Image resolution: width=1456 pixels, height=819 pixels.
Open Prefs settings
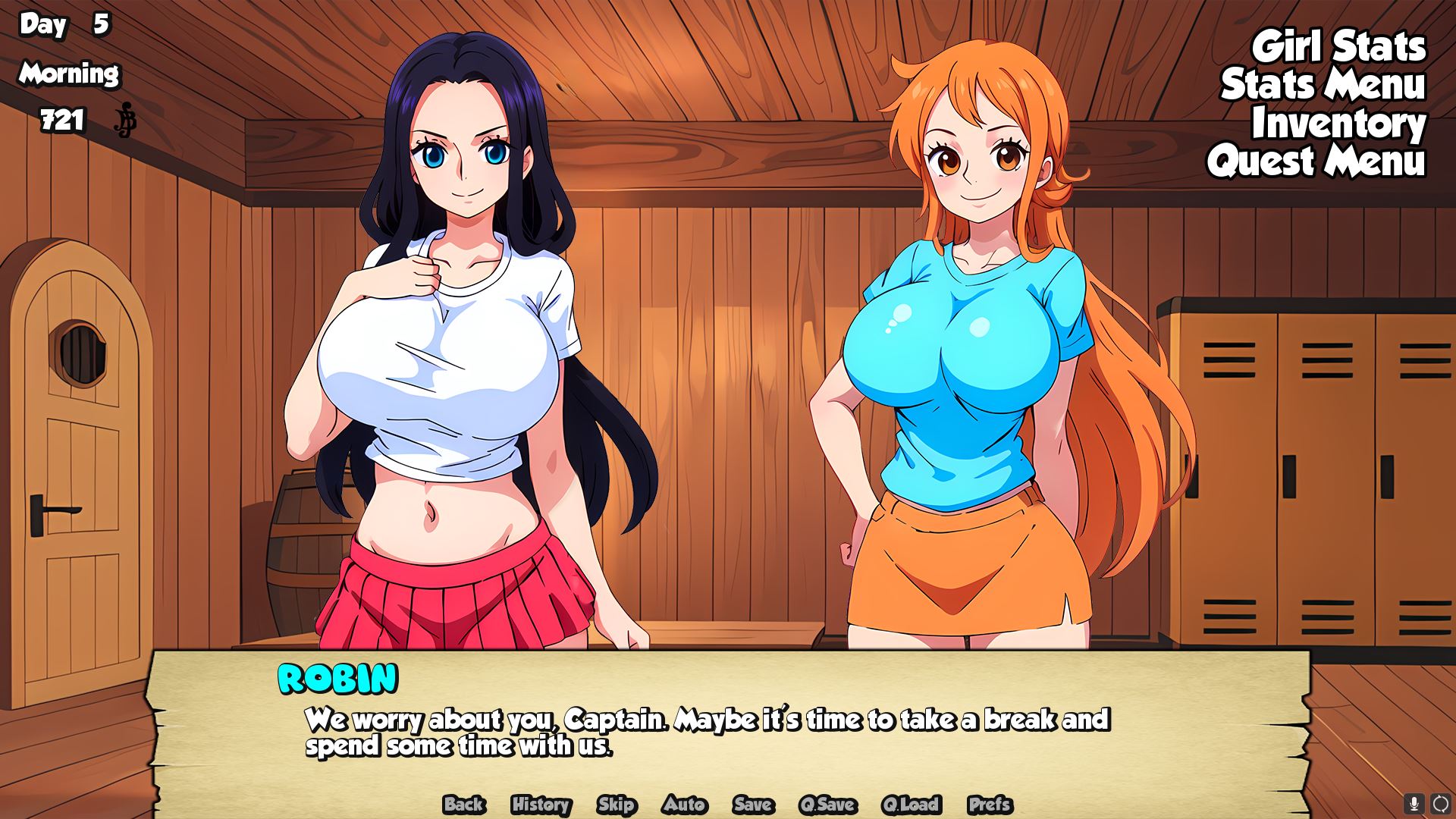tap(990, 805)
